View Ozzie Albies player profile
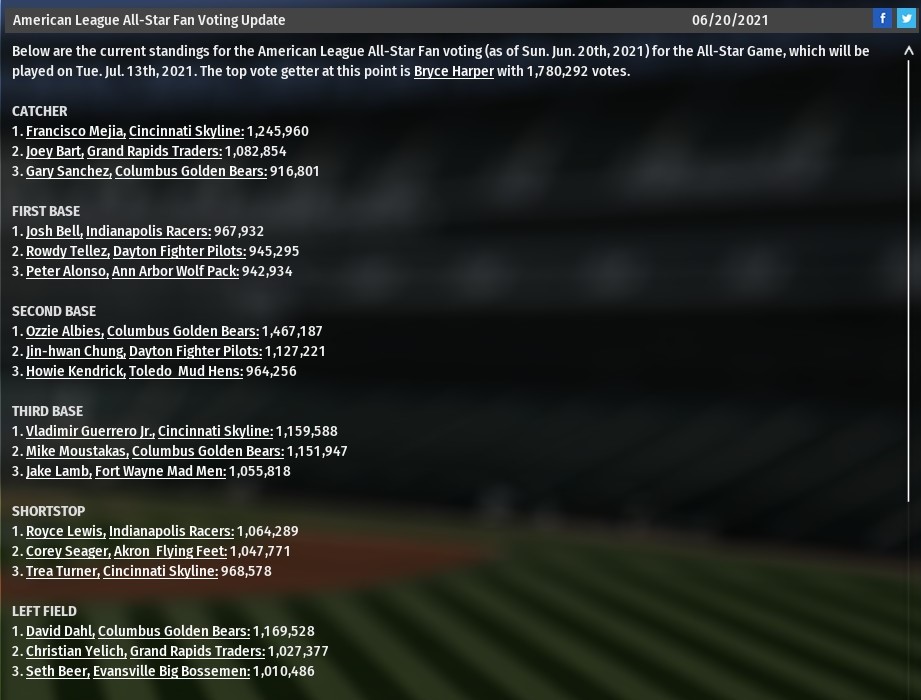The width and height of the screenshot is (921, 700). (x=64, y=331)
